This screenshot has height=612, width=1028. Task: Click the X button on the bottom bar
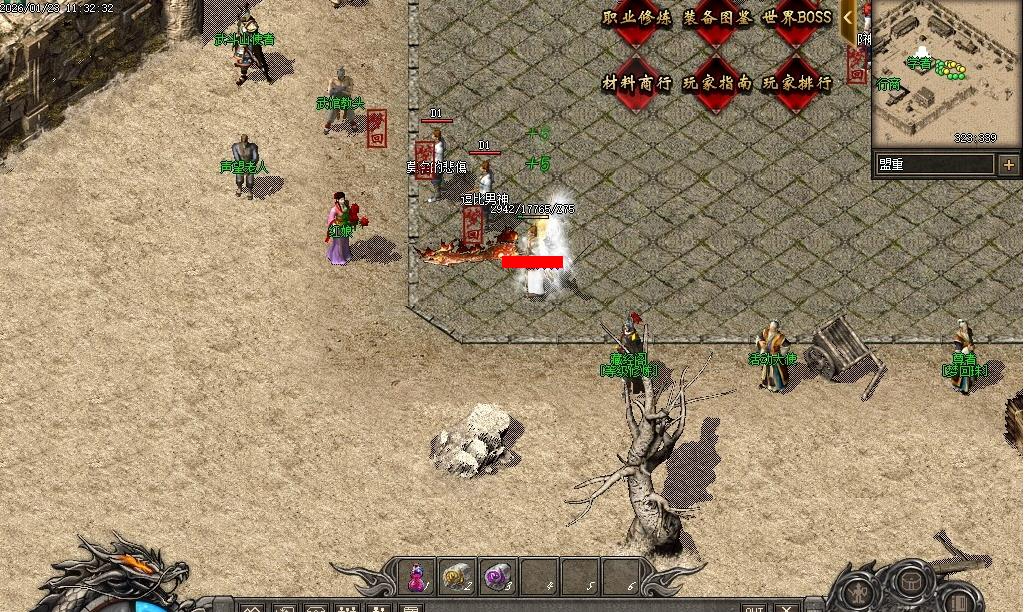pos(788,607)
